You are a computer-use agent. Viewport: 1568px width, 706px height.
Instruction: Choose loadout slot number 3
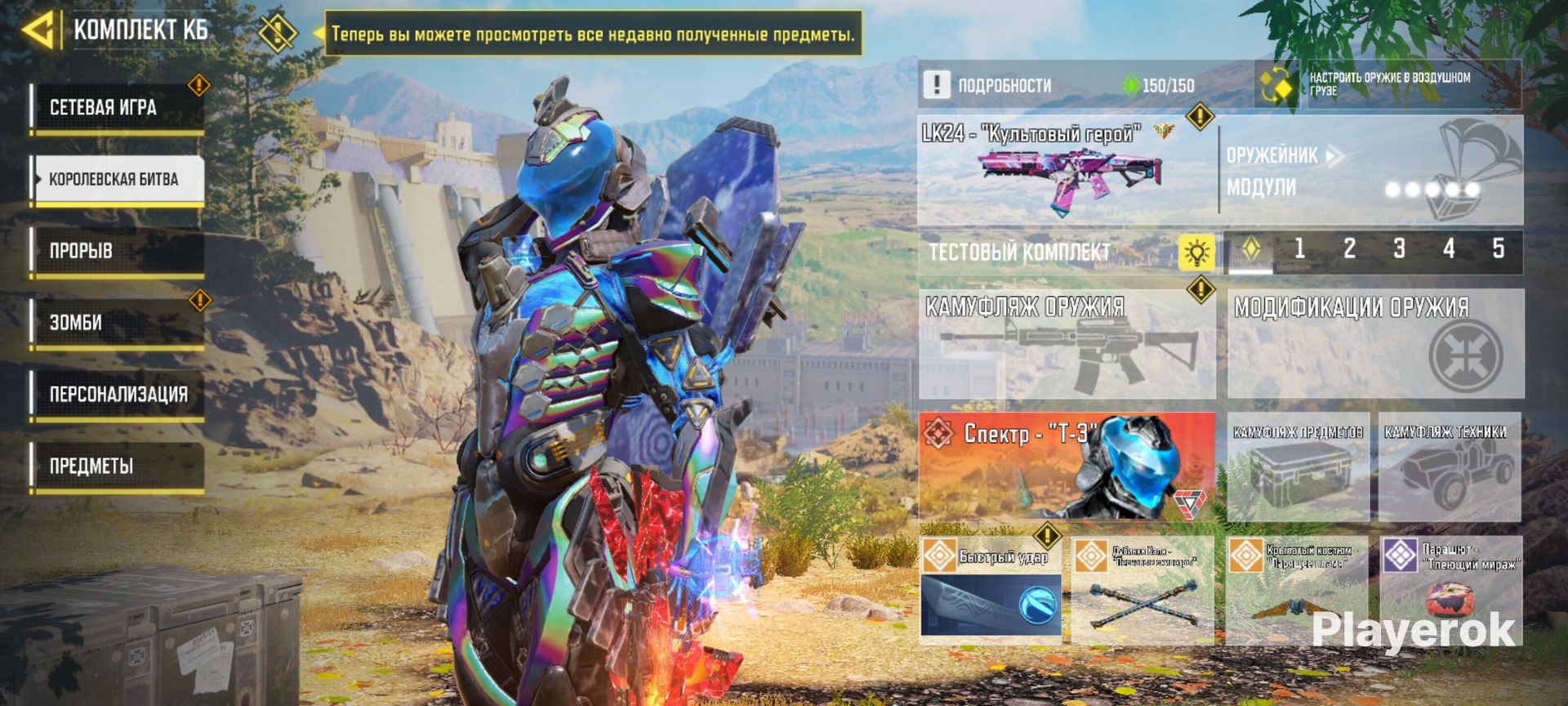[x=1399, y=249]
